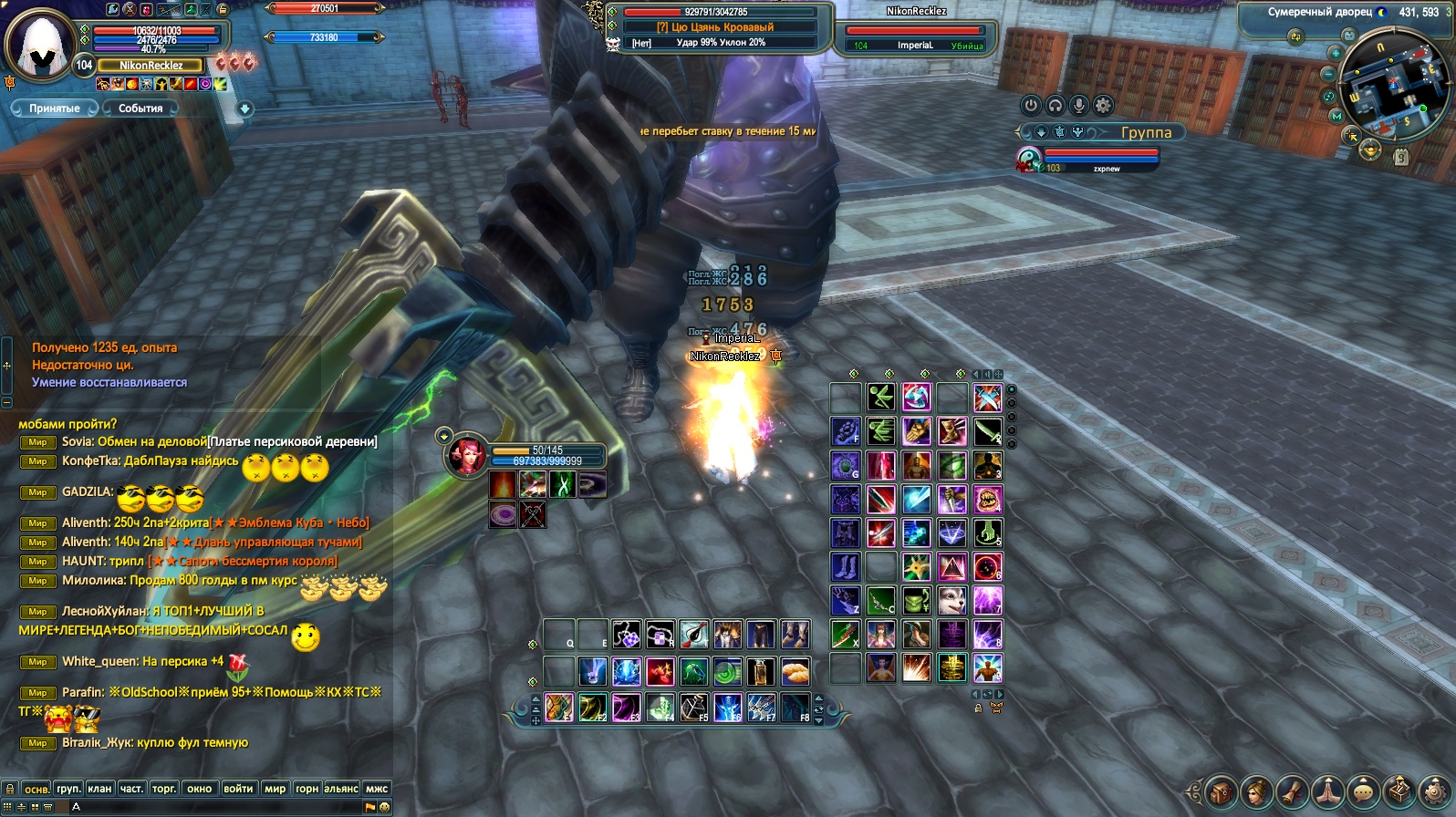Switch to the Принятые quest tab
Image resolution: width=1456 pixels, height=817 pixels.
point(54,109)
